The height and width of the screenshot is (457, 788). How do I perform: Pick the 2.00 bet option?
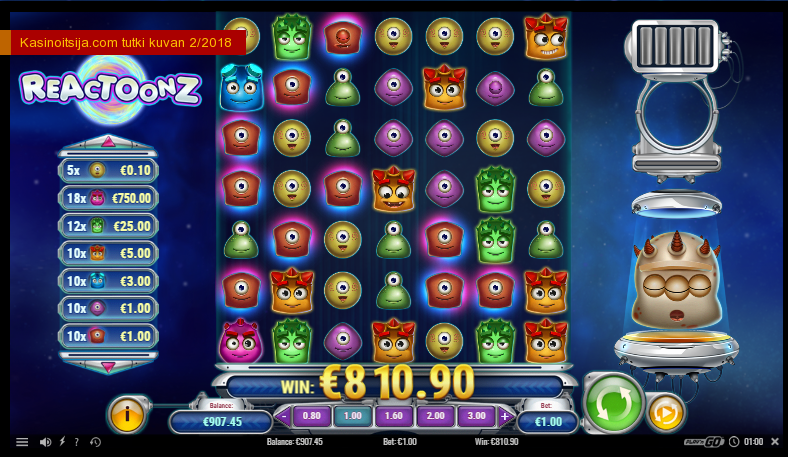[435, 416]
